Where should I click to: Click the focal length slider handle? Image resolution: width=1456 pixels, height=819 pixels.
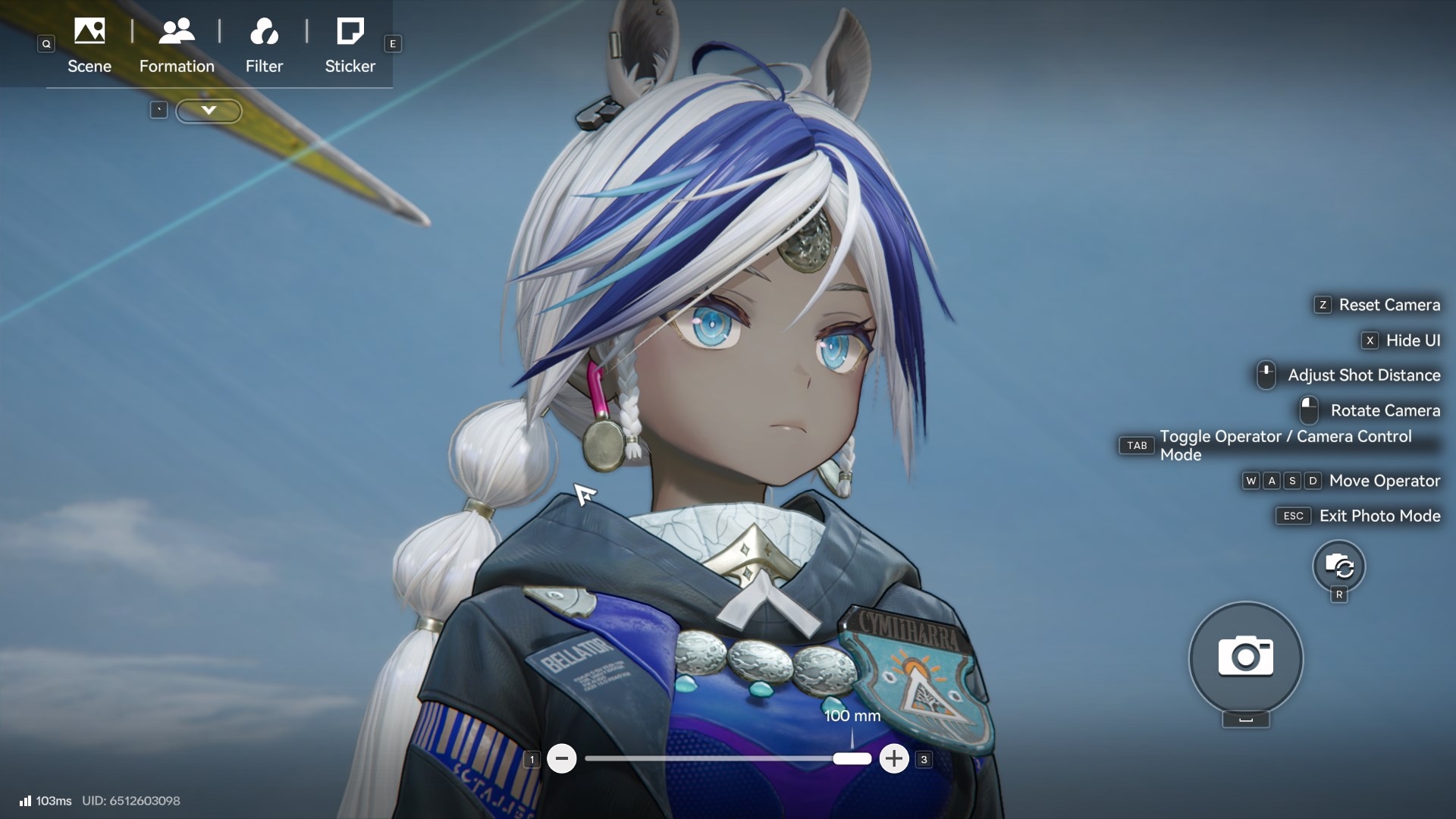852,758
